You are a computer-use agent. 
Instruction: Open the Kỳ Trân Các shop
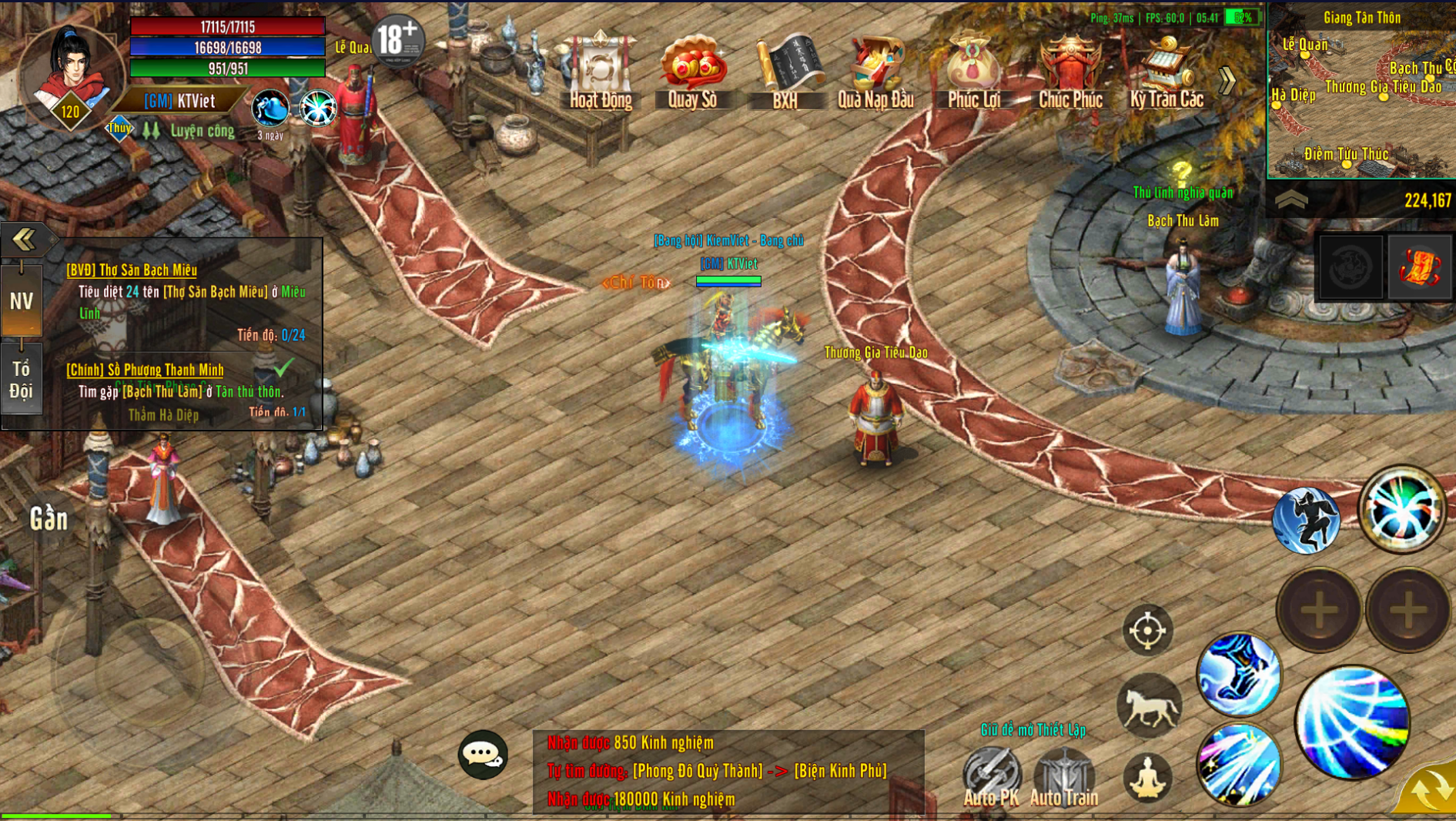point(1166,71)
